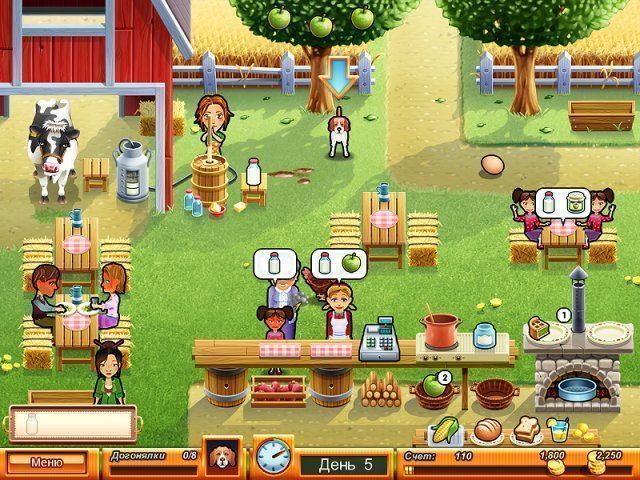
Task: Click the sugar jar by stove
Action: click(485, 336)
